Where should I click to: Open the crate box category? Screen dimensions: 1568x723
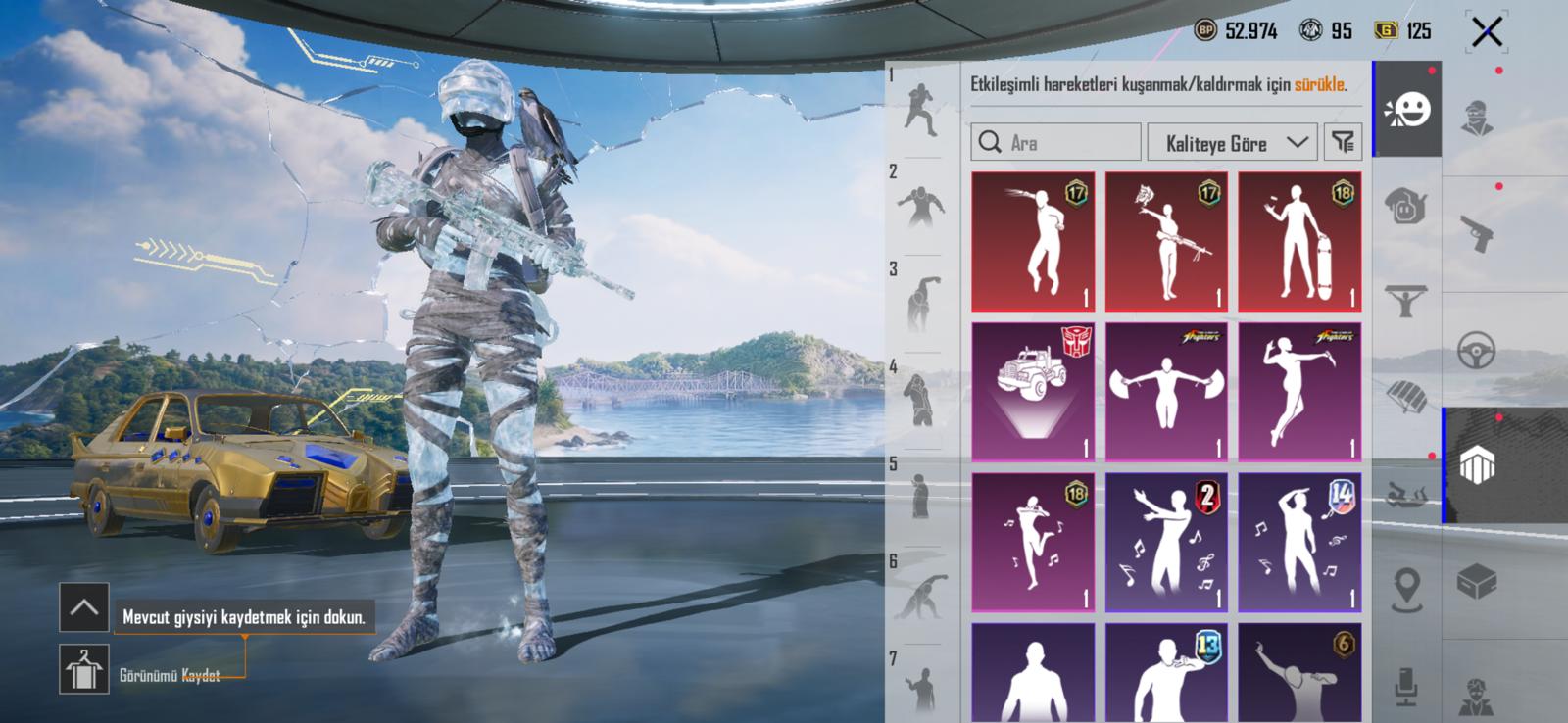point(1476,583)
